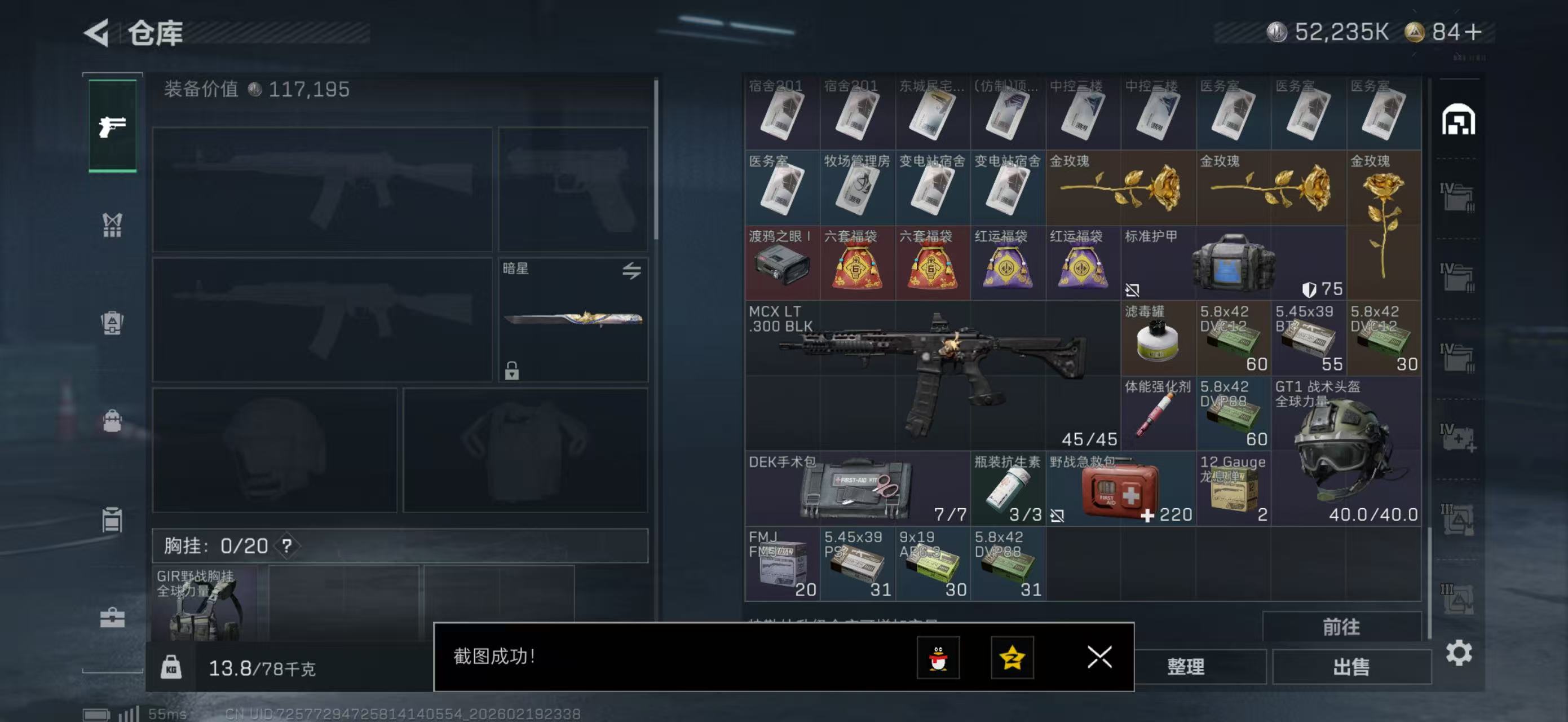Select the 渡鸦之眼 item
Screen dimensions: 1568x722
click(x=781, y=263)
